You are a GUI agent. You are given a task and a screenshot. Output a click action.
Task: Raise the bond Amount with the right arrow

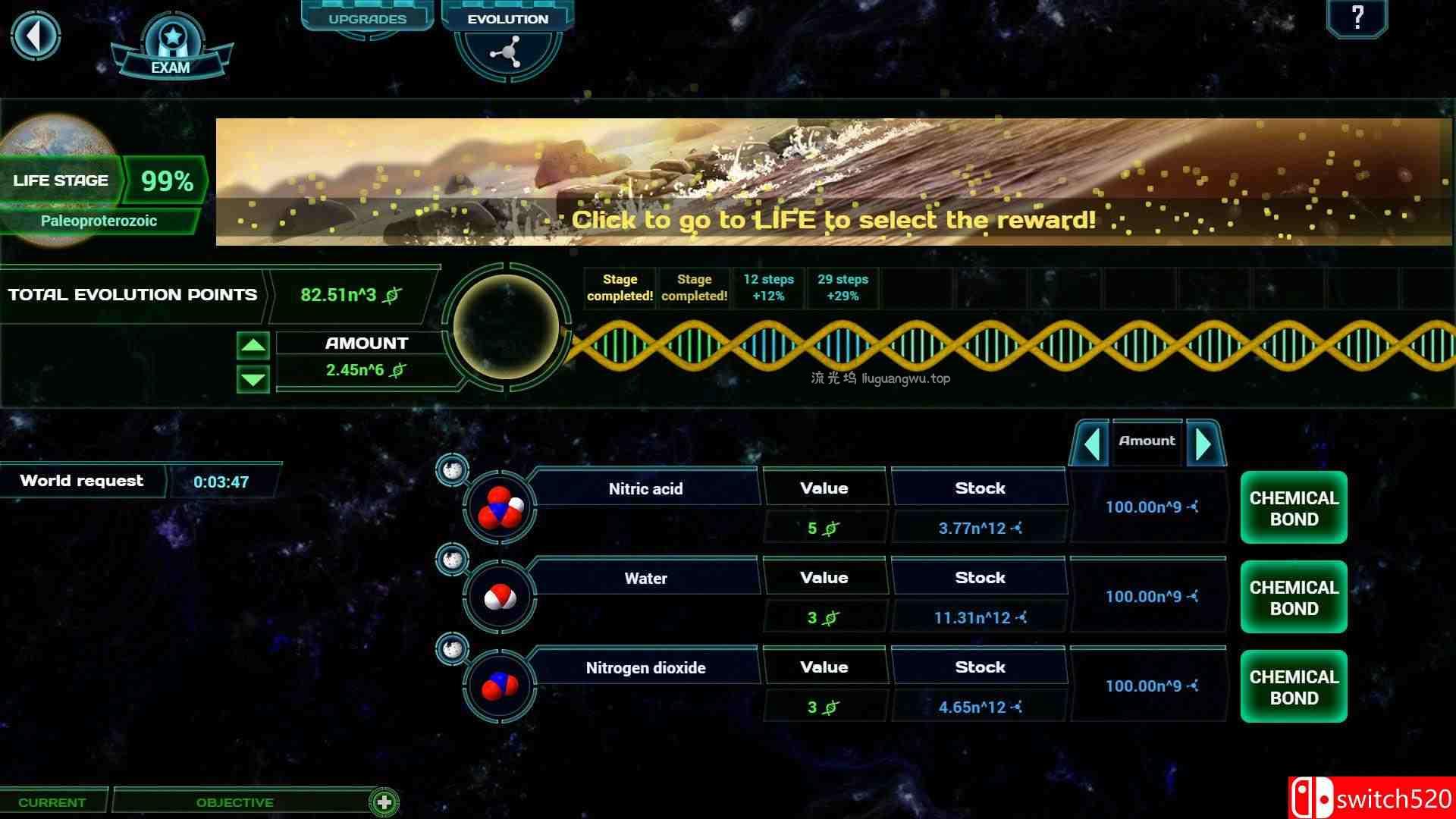point(1204,444)
